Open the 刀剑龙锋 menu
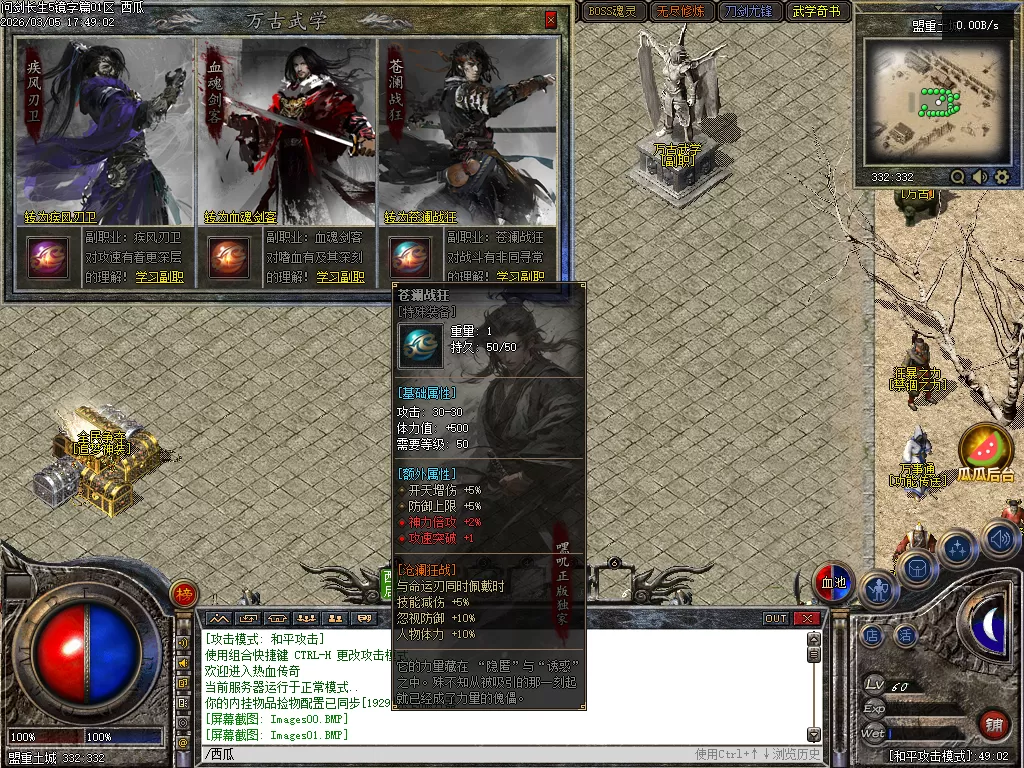 (x=748, y=12)
